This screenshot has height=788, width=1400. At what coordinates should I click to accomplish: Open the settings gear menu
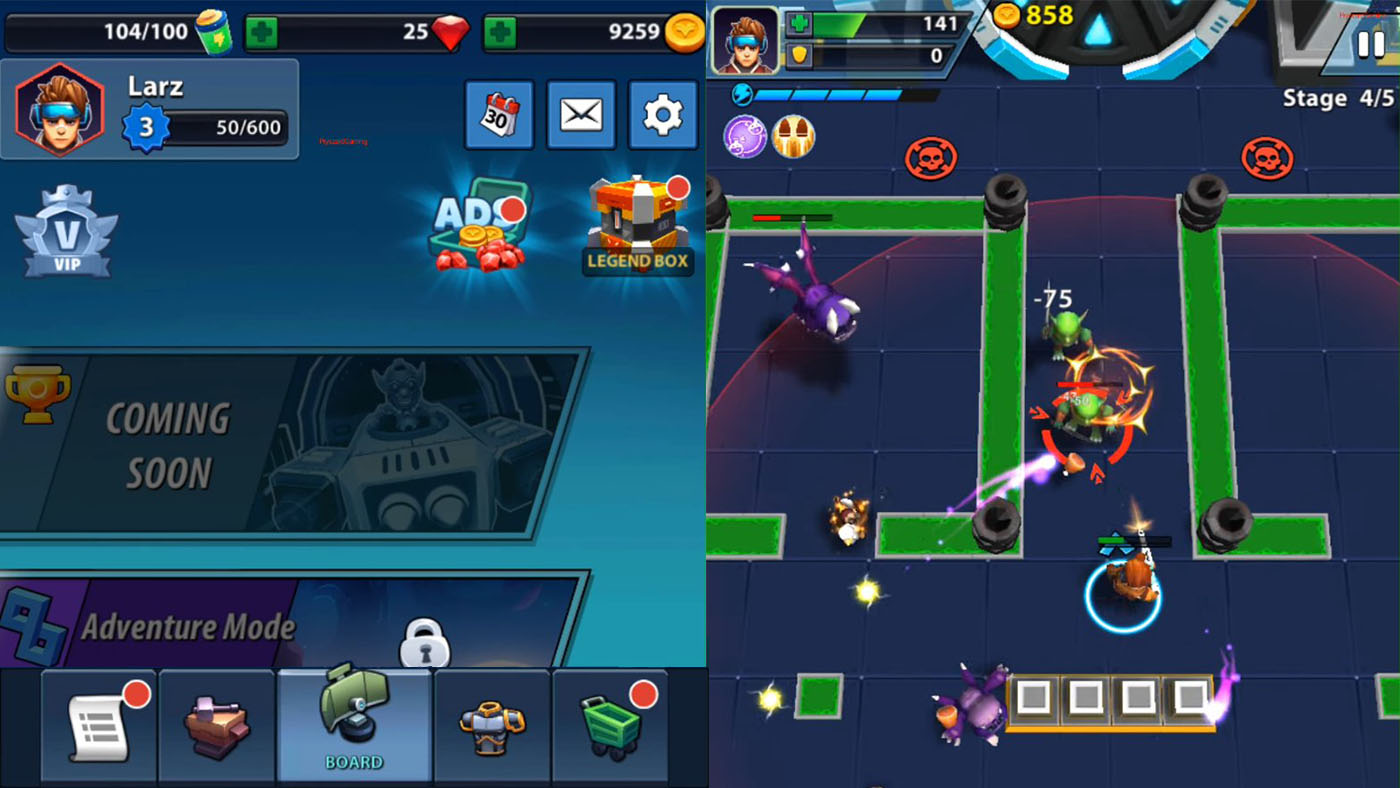[662, 114]
